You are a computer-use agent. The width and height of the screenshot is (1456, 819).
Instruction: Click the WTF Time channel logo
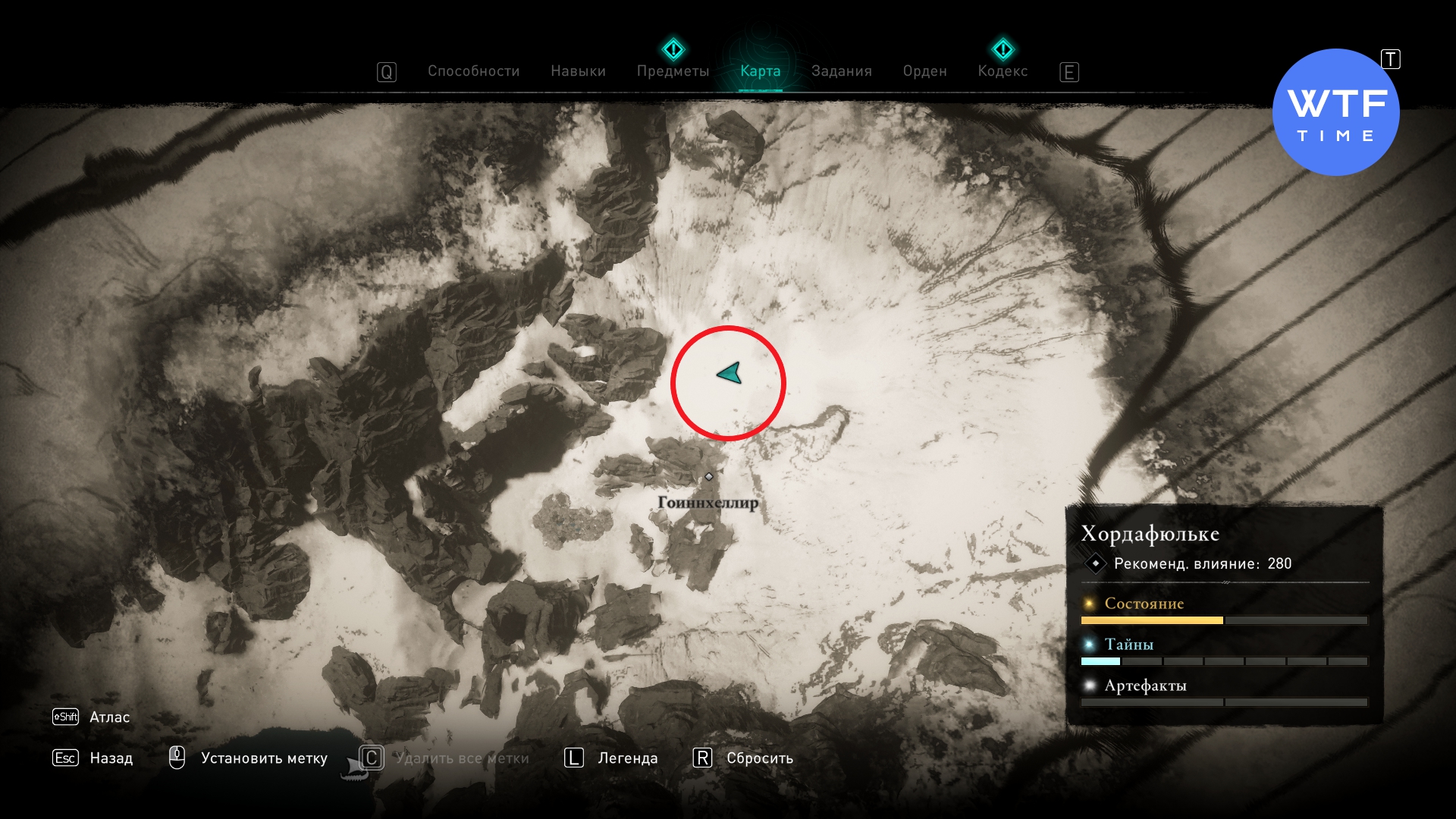tap(1335, 112)
